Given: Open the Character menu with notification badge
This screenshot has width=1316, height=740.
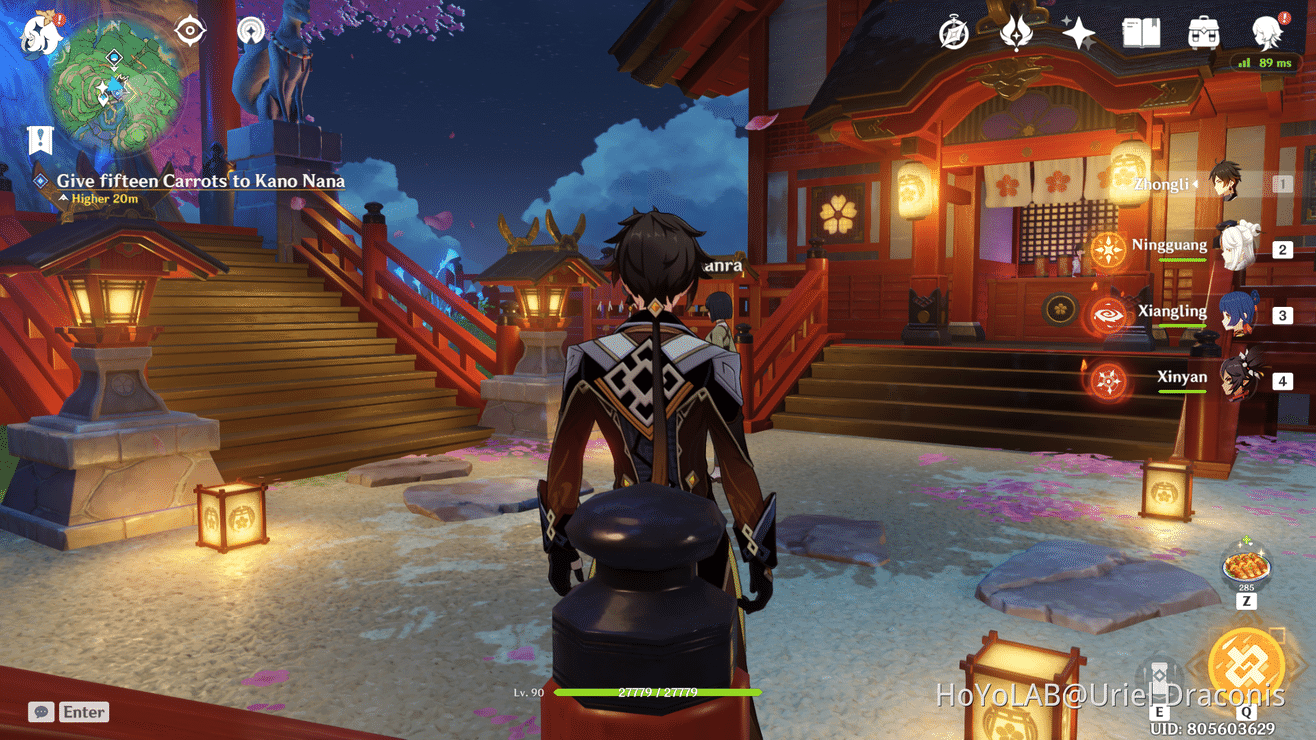Looking at the screenshot, I should click(x=1264, y=33).
